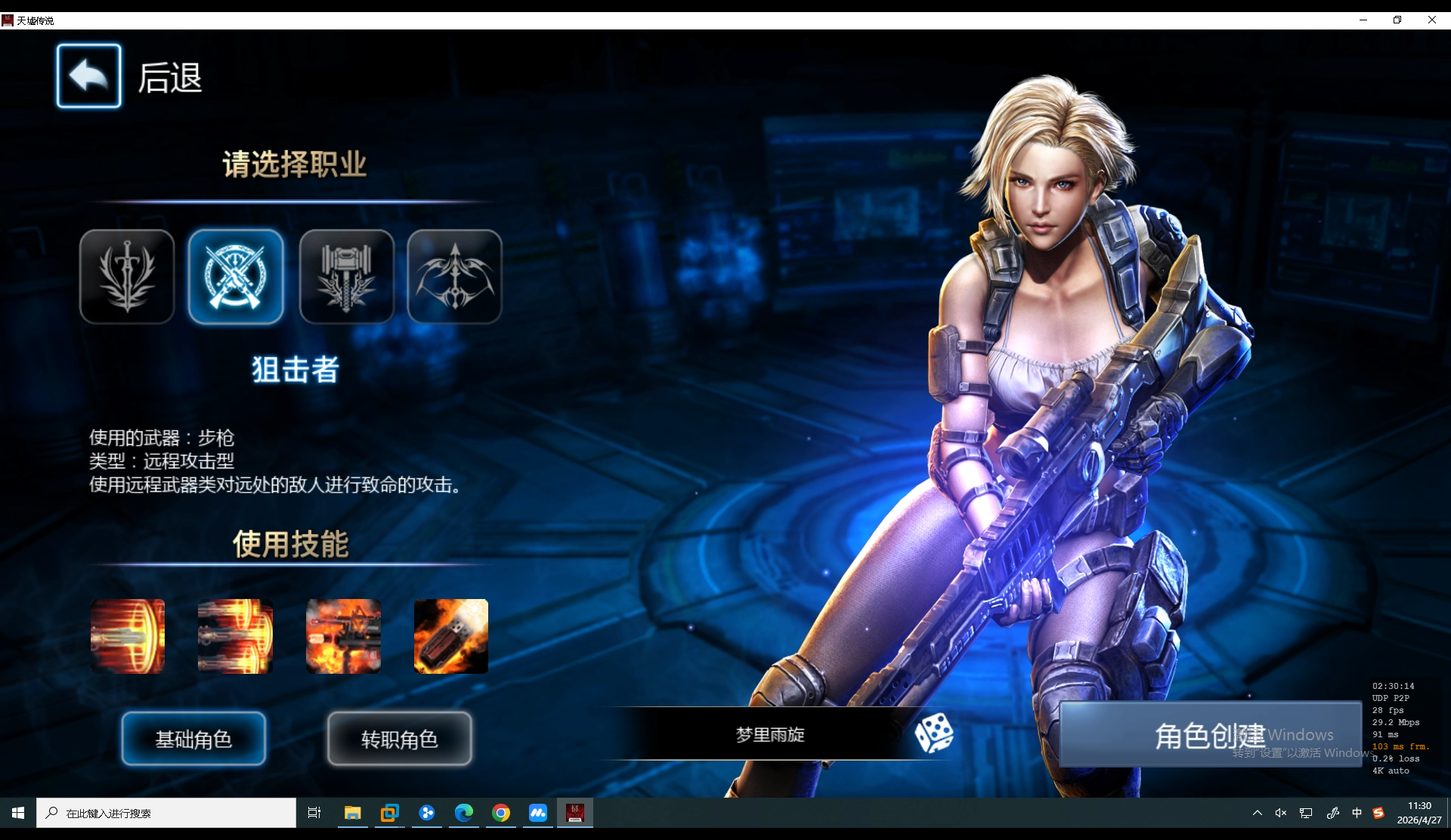Switch to the 转职角色 tab
The width and height of the screenshot is (1451, 840).
[399, 739]
